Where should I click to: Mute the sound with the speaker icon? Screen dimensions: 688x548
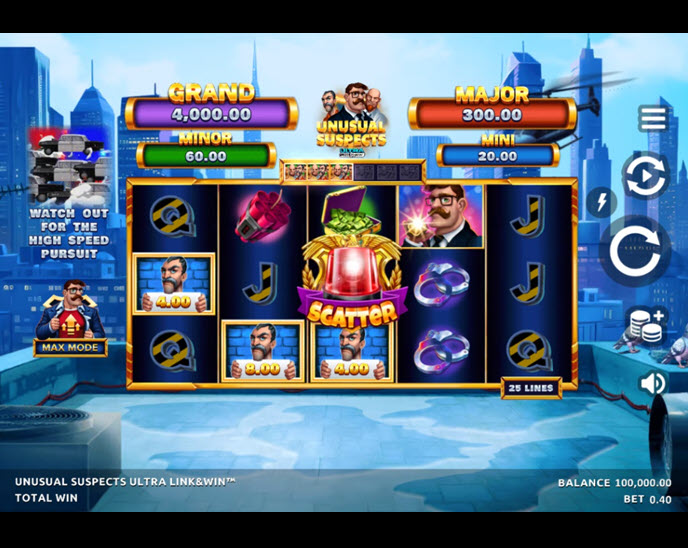[x=652, y=383]
